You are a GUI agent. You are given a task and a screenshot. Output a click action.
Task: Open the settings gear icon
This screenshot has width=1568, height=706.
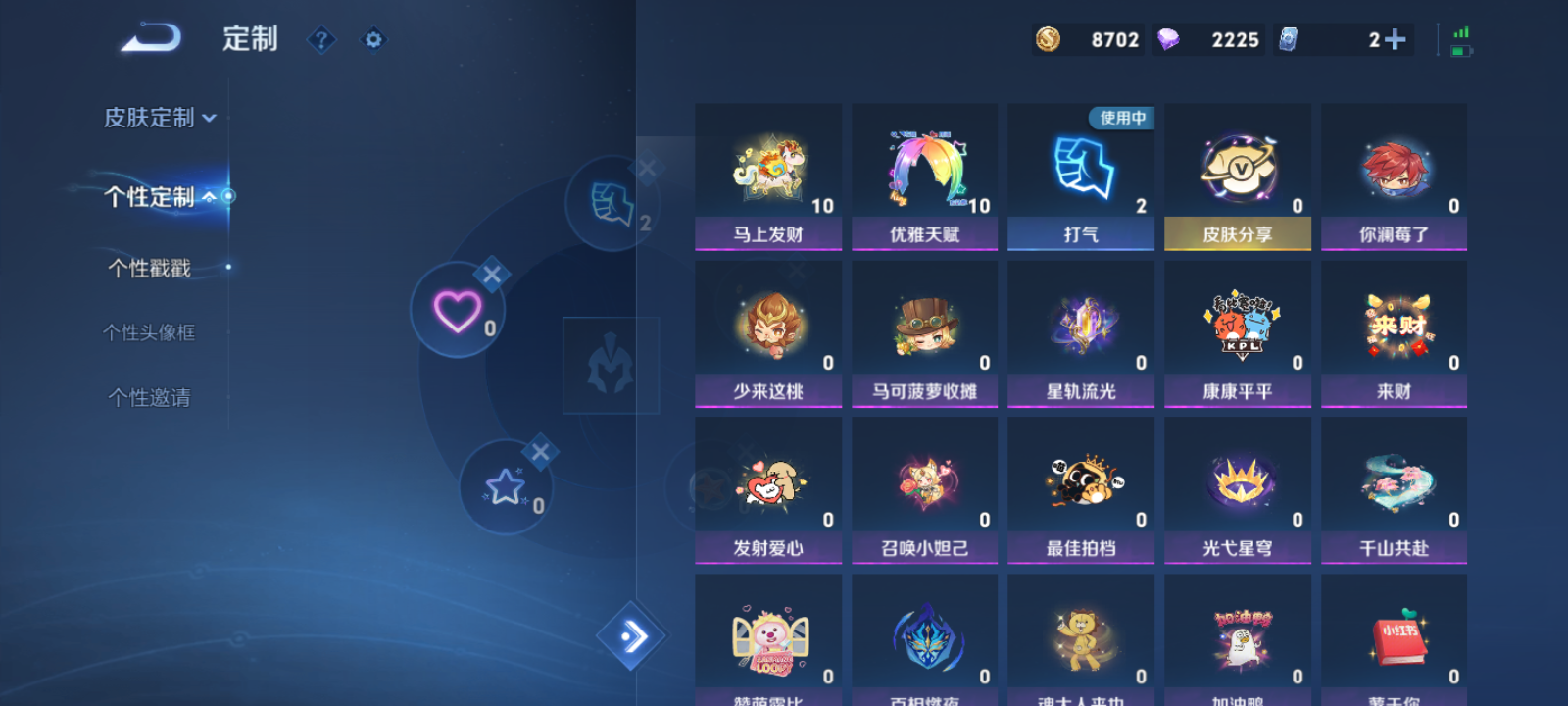point(373,40)
